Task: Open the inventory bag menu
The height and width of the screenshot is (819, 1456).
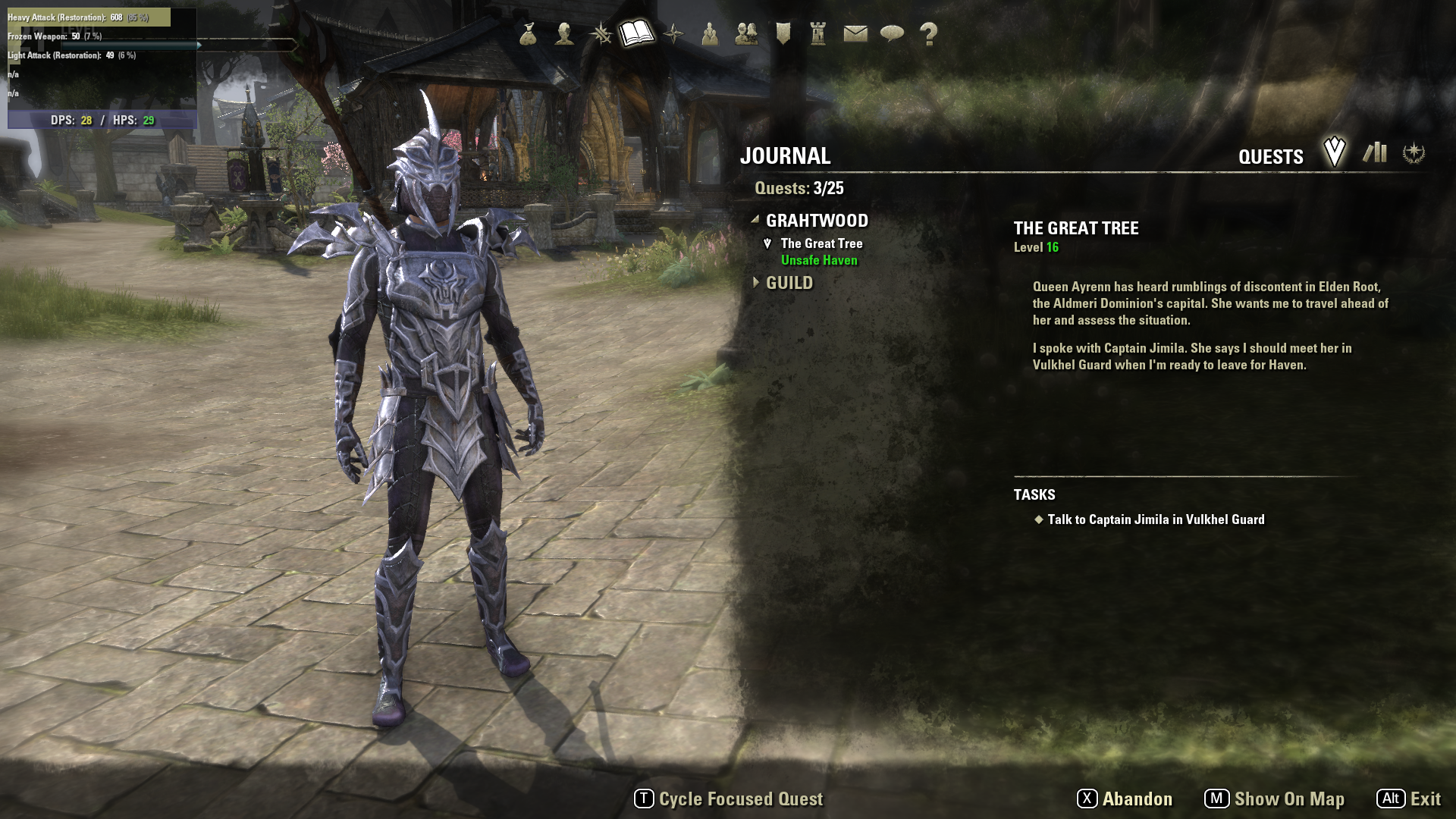Action: click(x=529, y=33)
